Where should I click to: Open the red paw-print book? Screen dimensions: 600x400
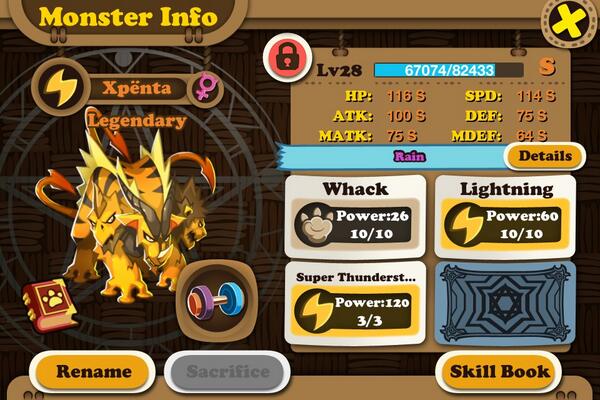45,303
